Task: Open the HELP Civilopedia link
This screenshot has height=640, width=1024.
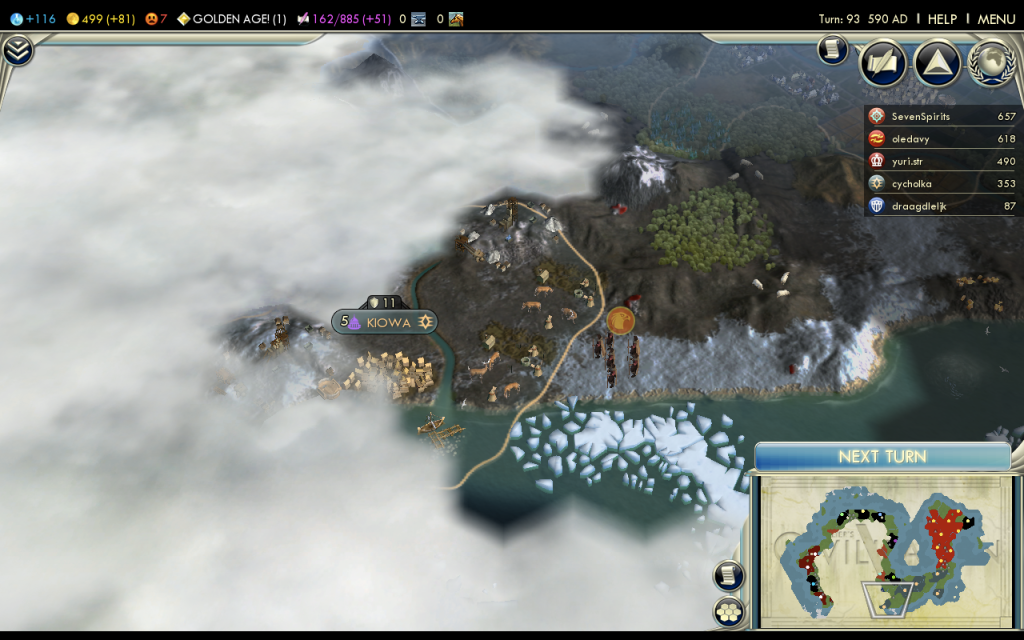Action: click(942, 19)
